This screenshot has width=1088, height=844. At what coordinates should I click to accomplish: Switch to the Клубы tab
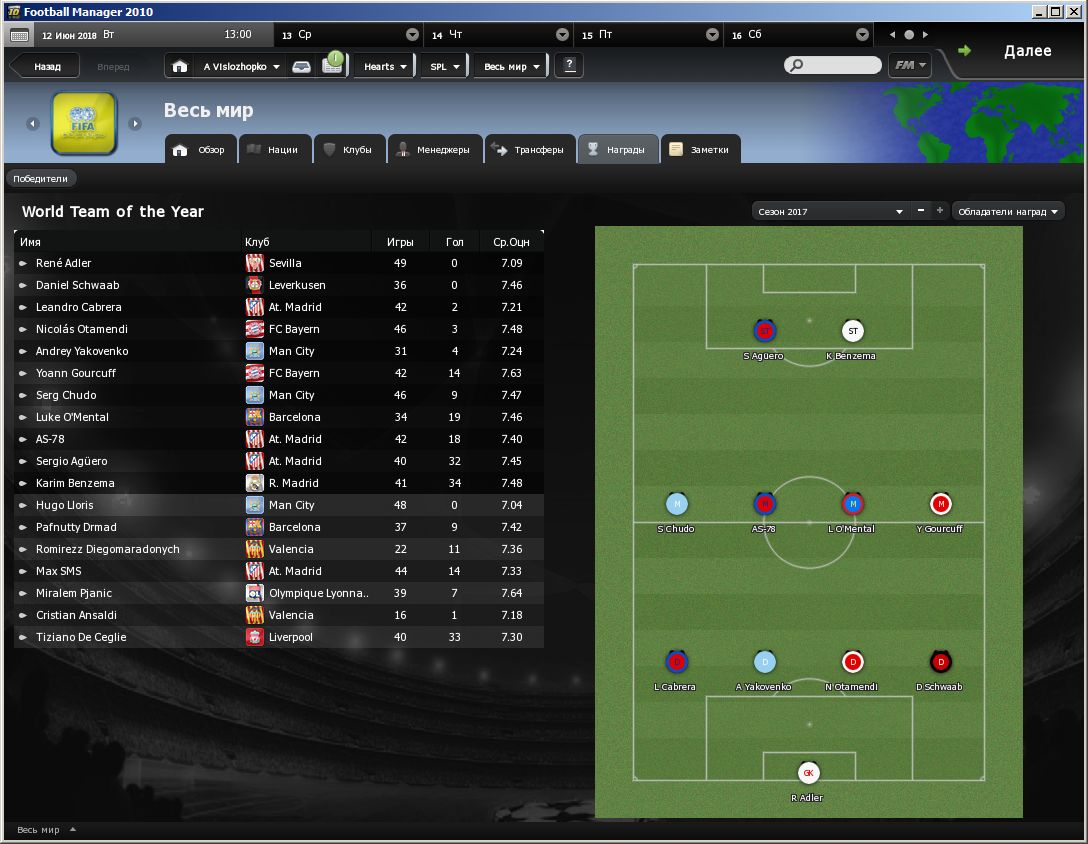tap(348, 150)
